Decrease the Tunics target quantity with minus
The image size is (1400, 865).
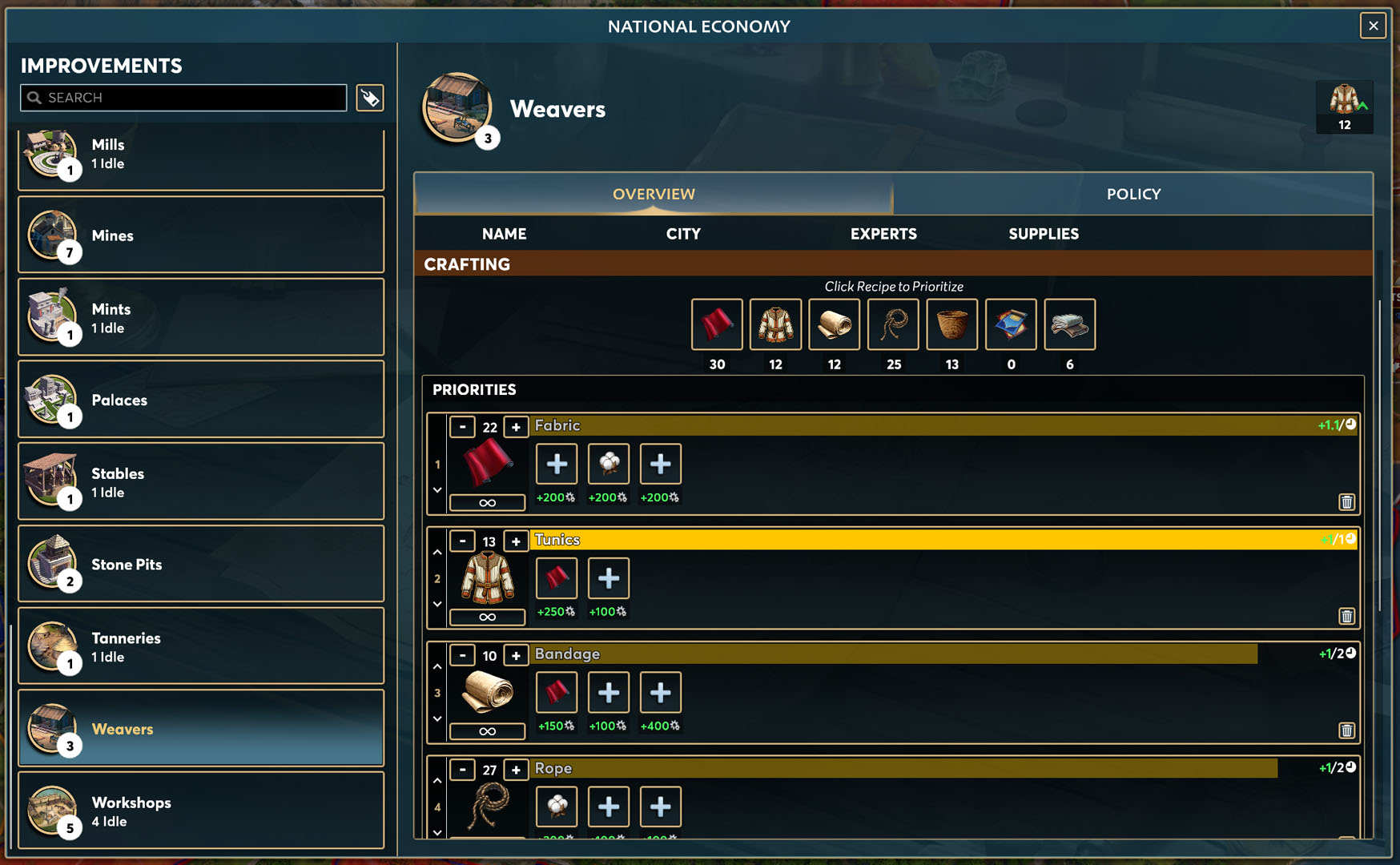click(462, 541)
